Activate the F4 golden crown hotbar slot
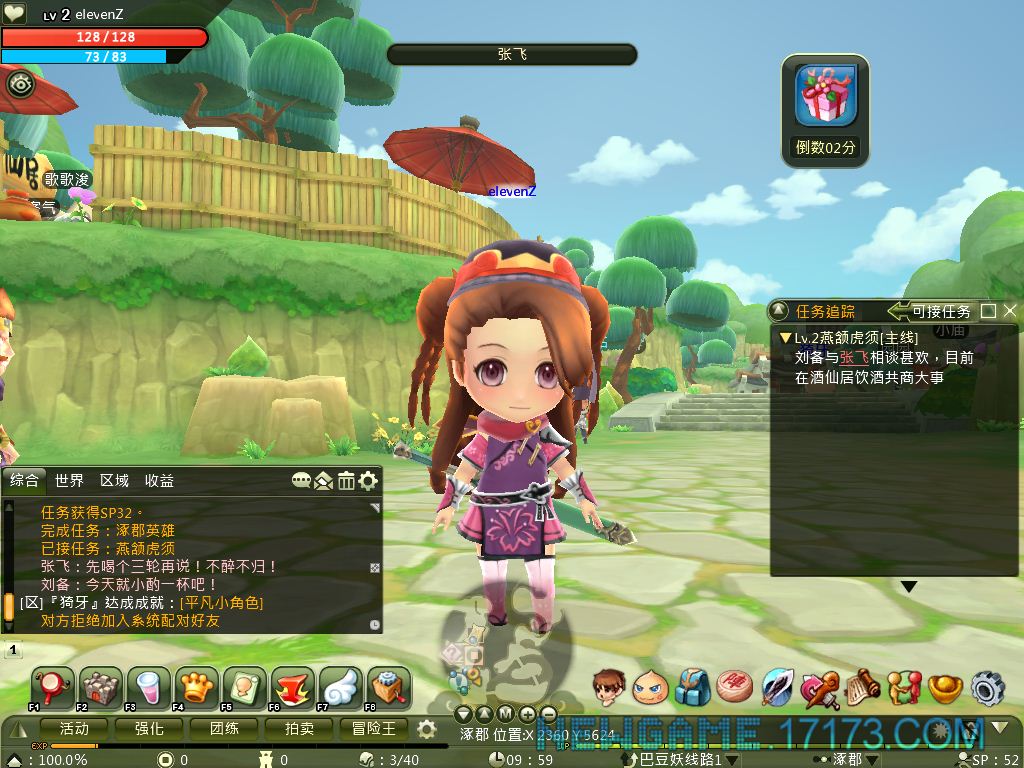This screenshot has width=1024, height=768. [196, 687]
